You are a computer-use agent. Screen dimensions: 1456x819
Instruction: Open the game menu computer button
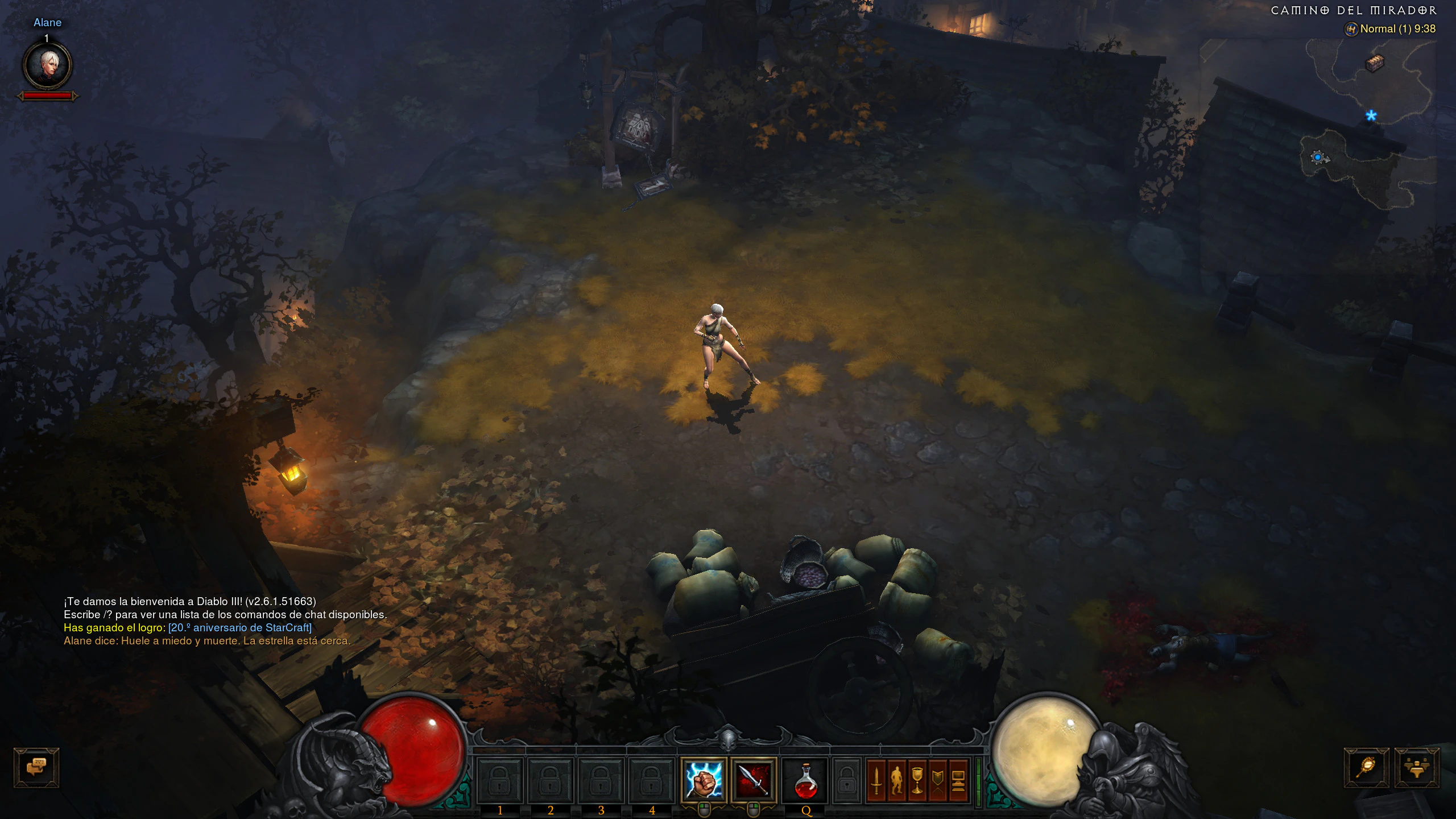click(x=958, y=780)
